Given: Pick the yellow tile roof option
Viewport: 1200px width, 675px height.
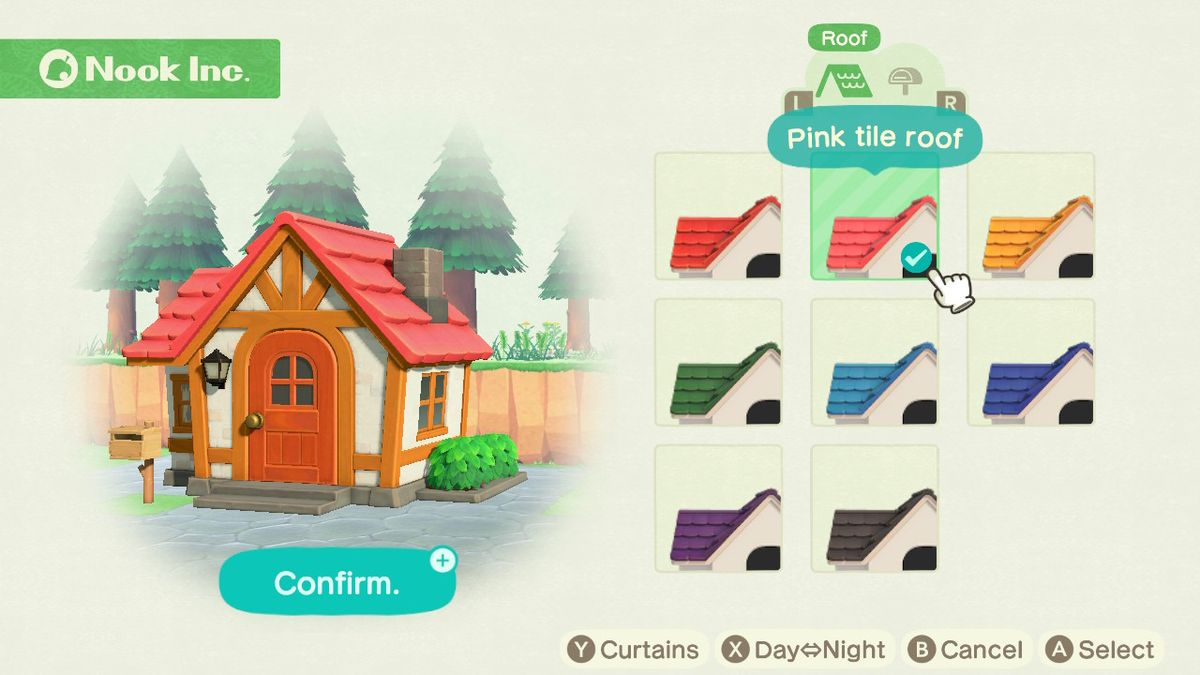Looking at the screenshot, I should (1030, 217).
